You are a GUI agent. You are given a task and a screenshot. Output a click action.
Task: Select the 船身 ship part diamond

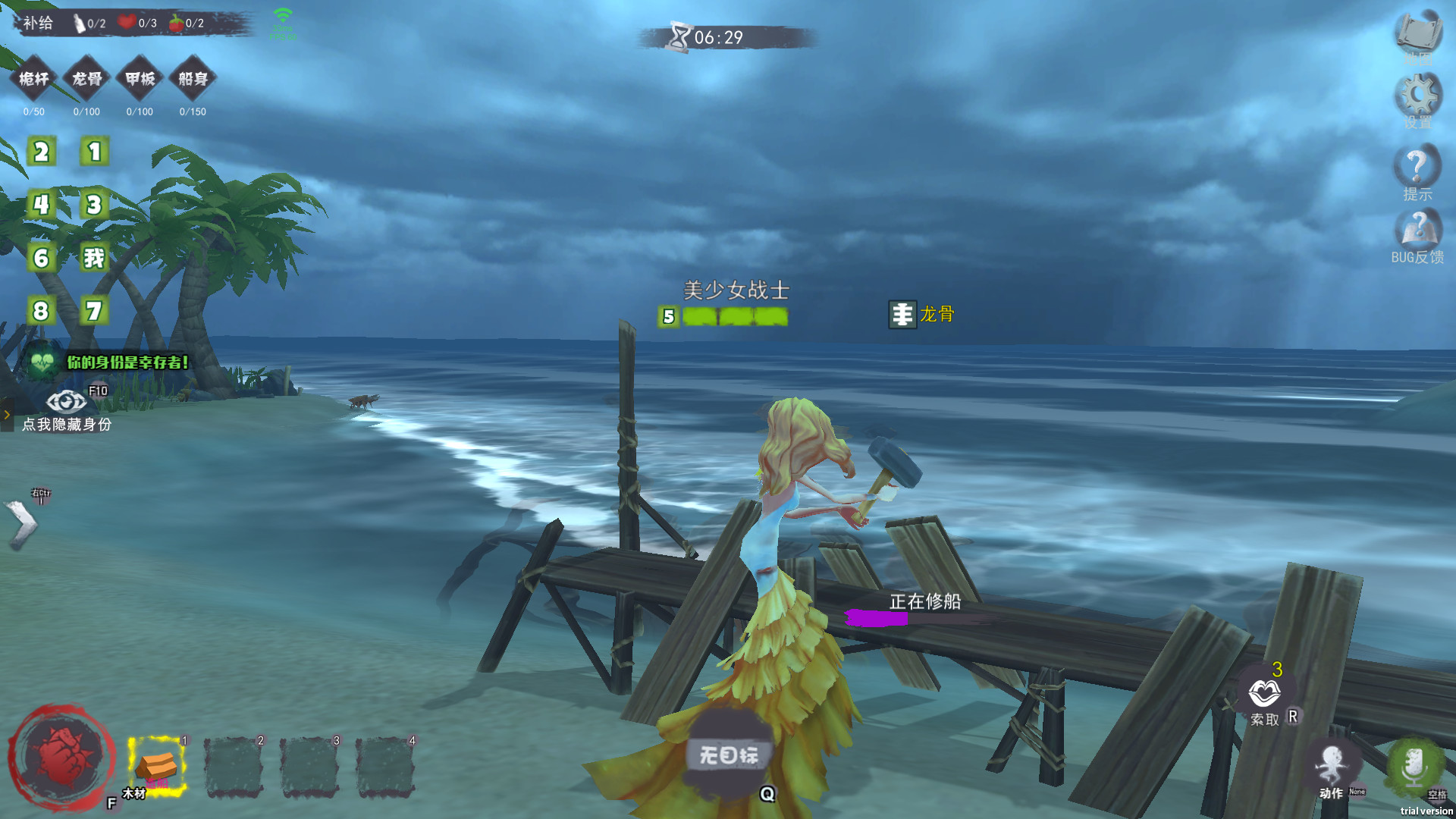[x=193, y=79]
